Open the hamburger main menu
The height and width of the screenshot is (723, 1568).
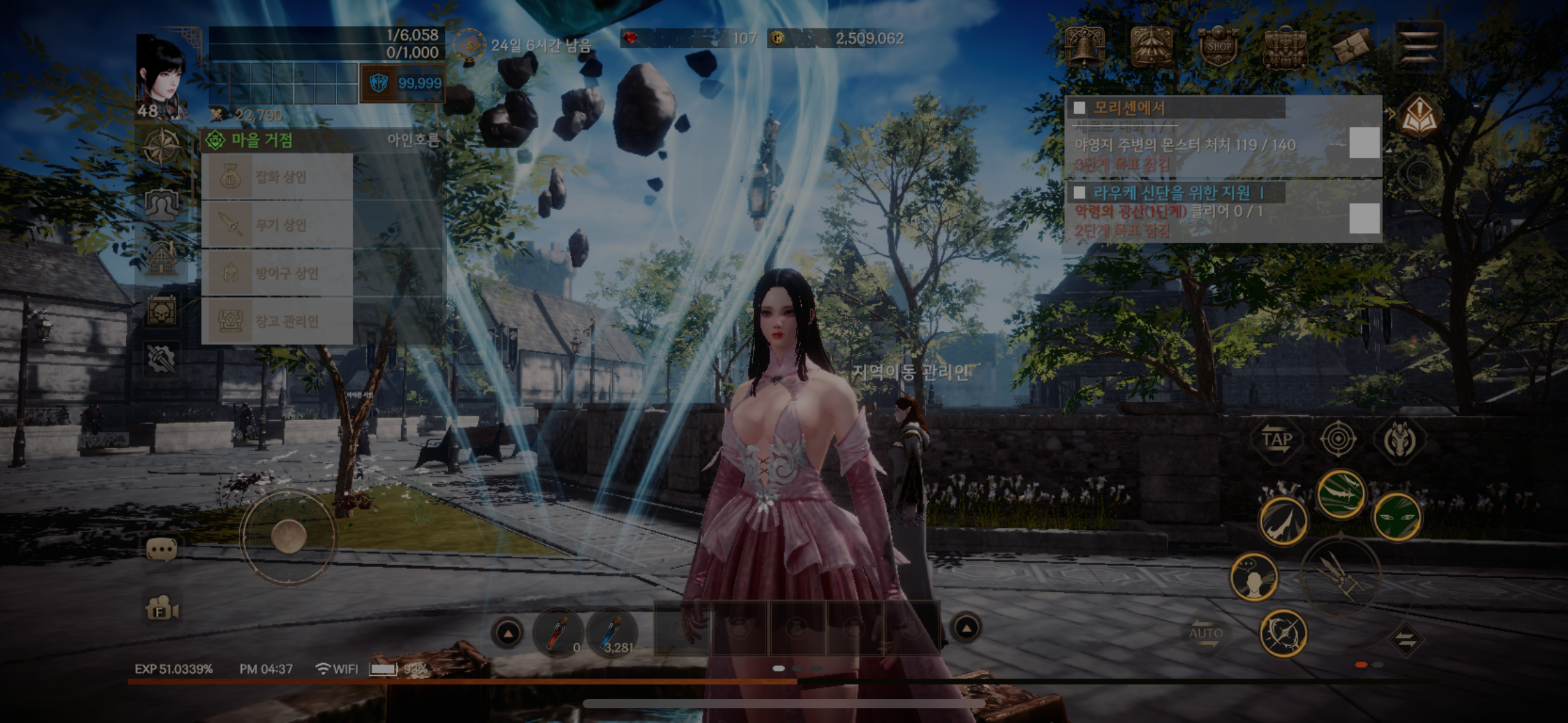[1418, 45]
